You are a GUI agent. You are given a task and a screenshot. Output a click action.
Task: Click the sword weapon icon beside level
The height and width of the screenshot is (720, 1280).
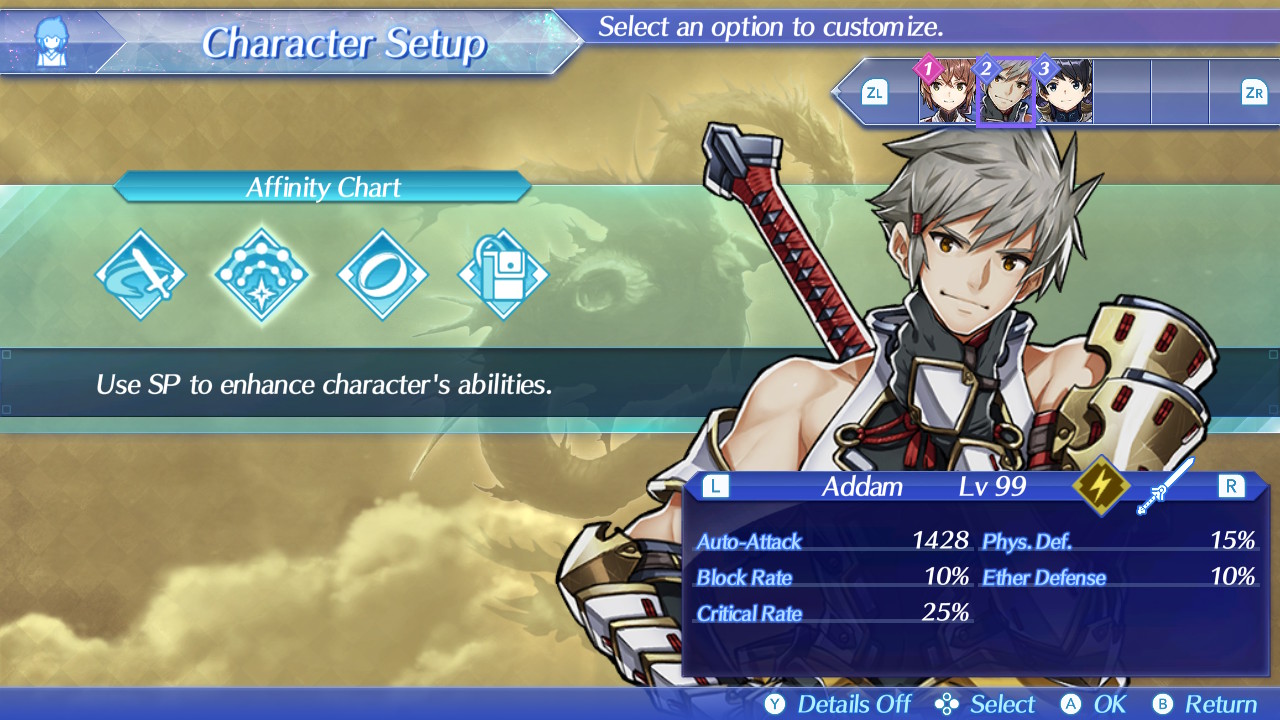click(1165, 487)
